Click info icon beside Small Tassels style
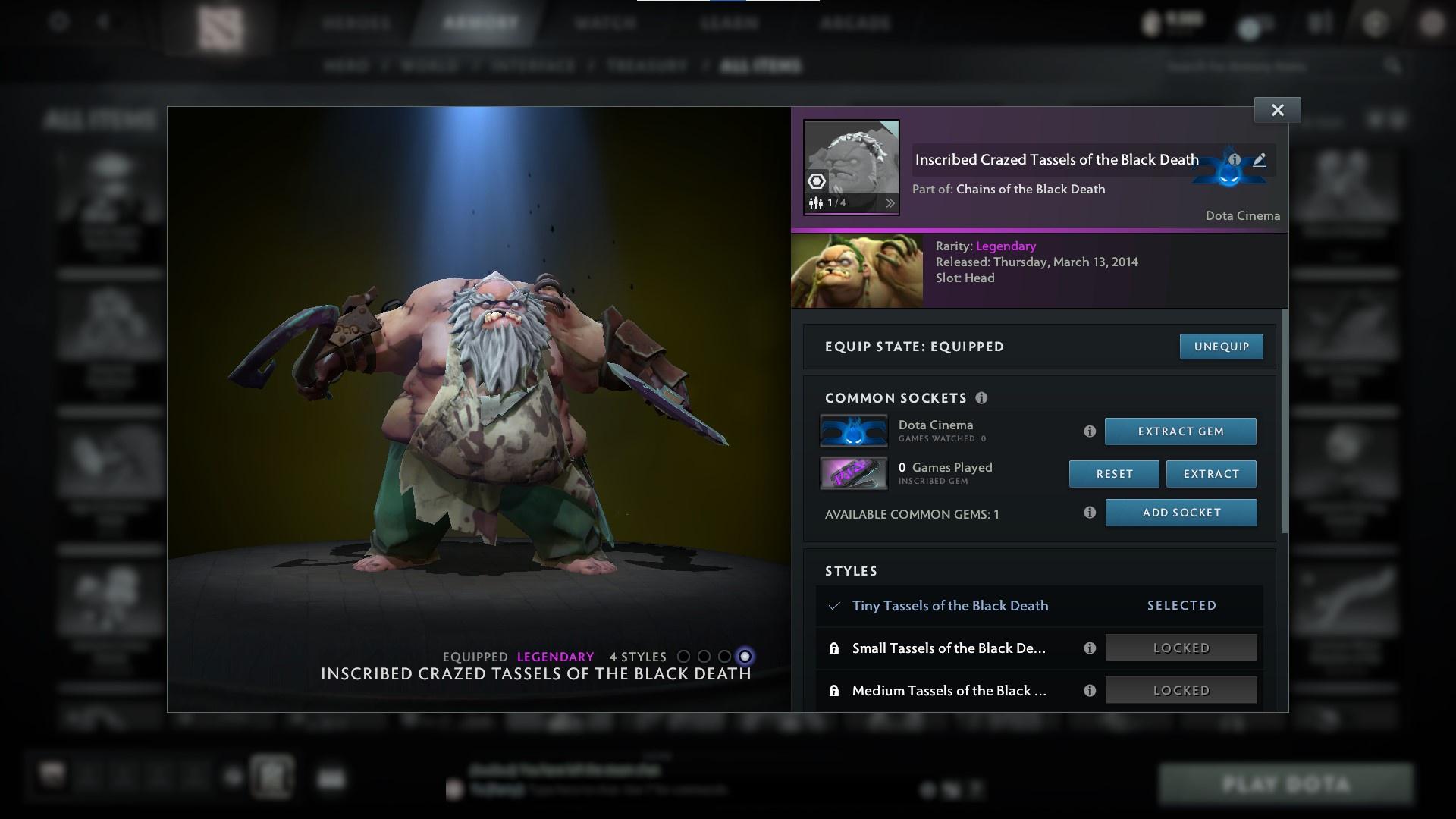Viewport: 1456px width, 819px height. [x=1090, y=648]
